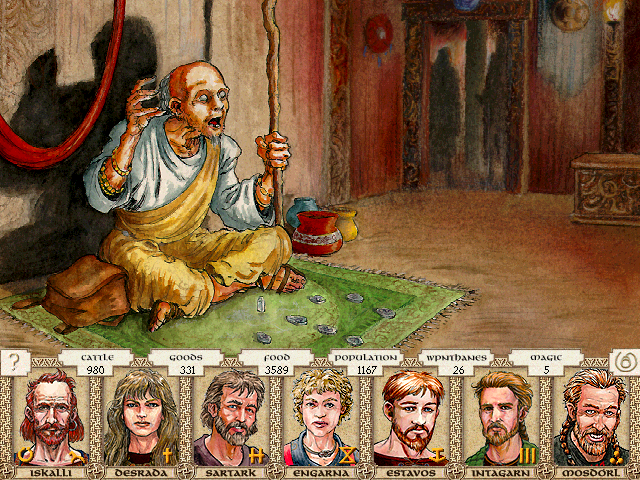Ask Iskalli for advice
The height and width of the screenshot is (480, 640).
point(48,417)
